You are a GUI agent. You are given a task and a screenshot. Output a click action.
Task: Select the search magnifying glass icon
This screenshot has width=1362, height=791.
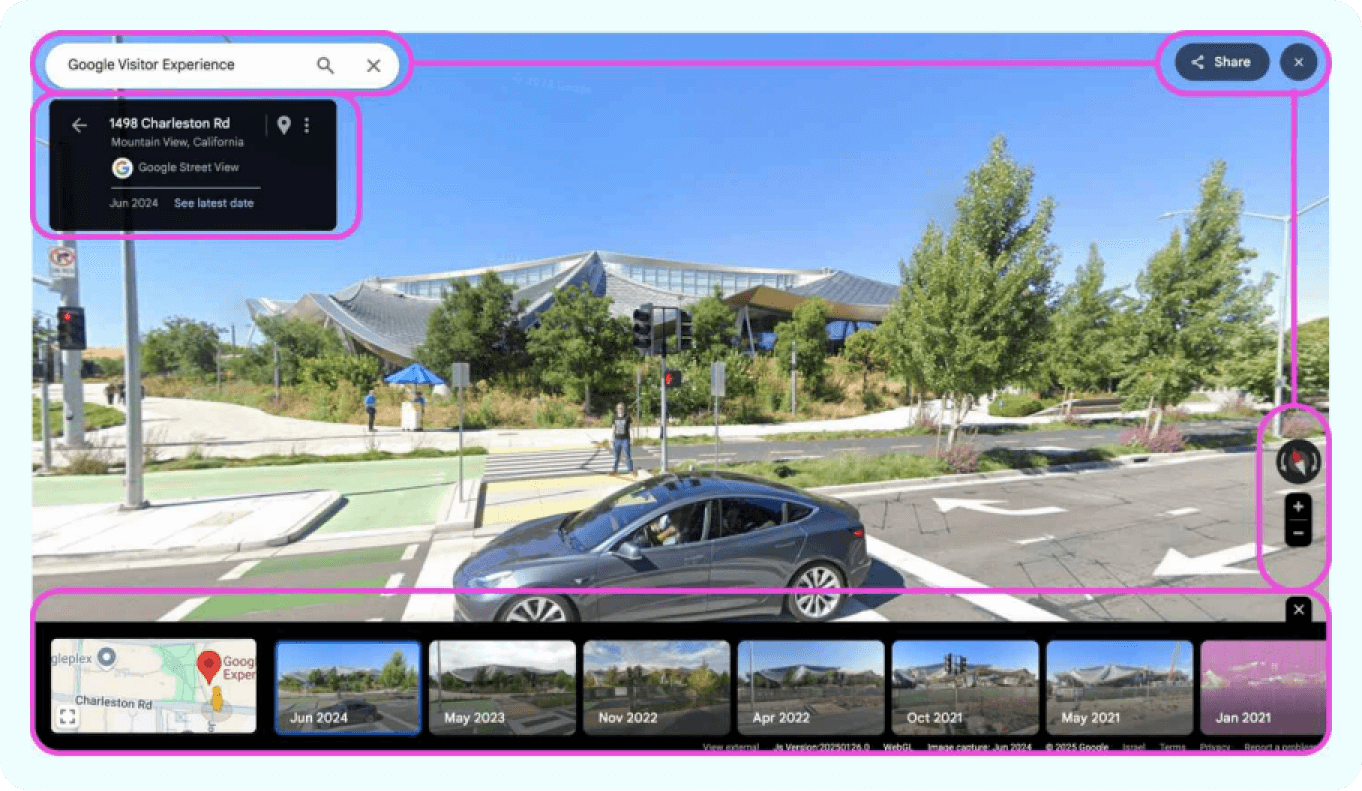325,65
